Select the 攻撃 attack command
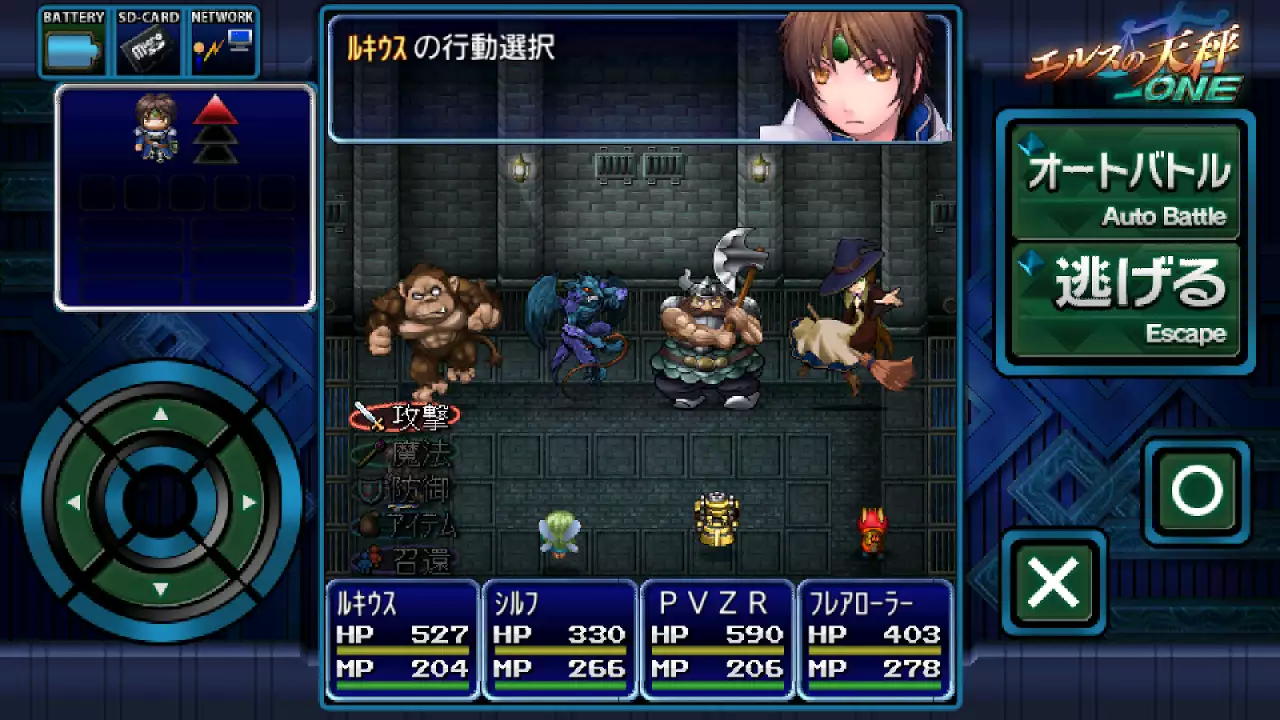 point(406,416)
